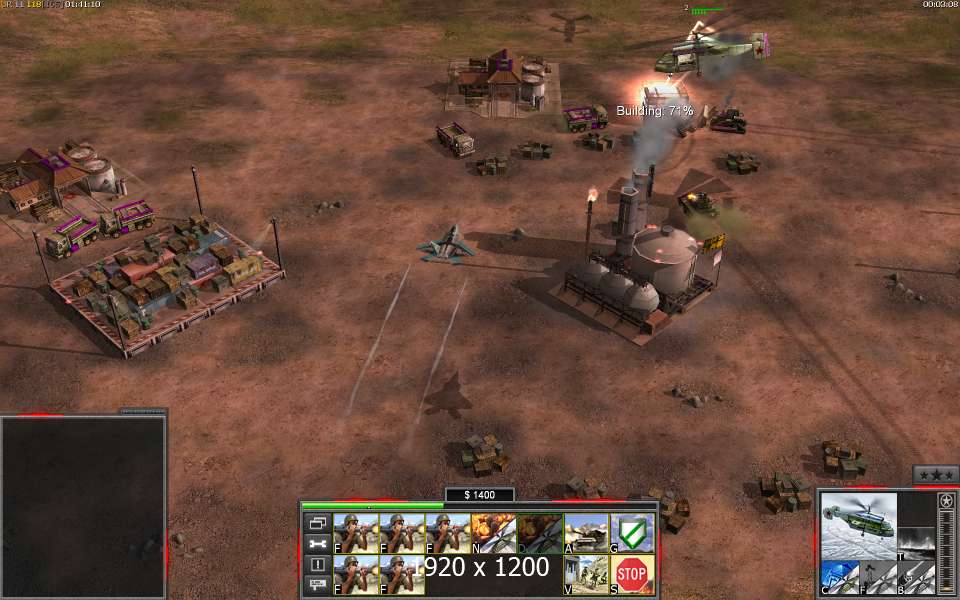
Task: Activate the explosion upgrade icon marked N
Action: point(493,533)
